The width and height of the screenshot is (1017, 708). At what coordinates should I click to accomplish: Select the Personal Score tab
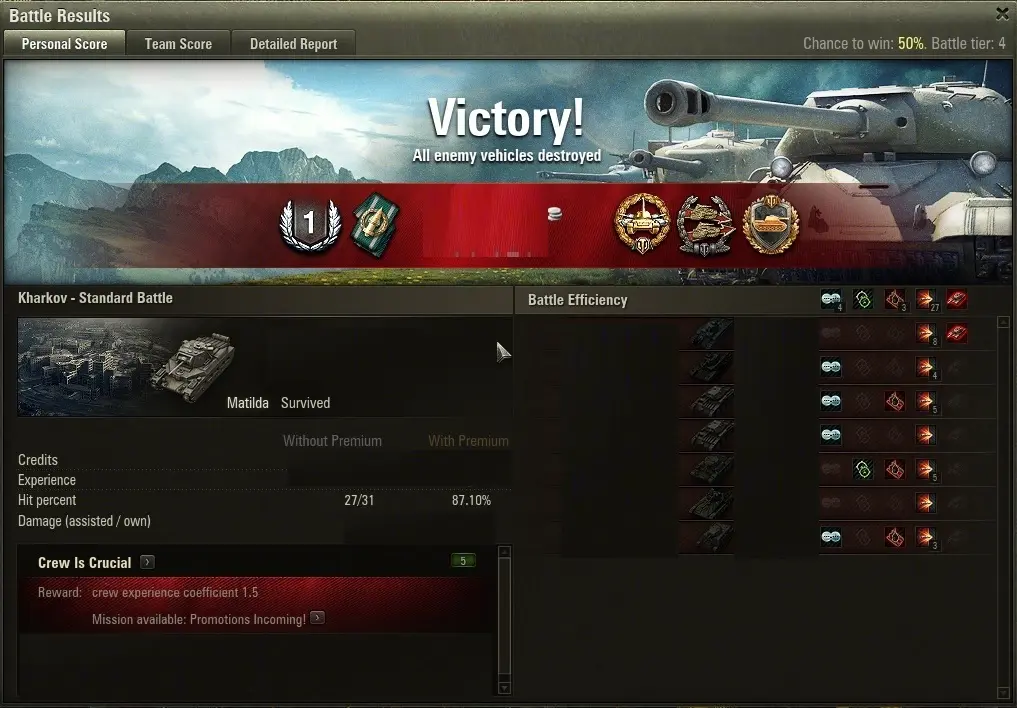tap(64, 44)
